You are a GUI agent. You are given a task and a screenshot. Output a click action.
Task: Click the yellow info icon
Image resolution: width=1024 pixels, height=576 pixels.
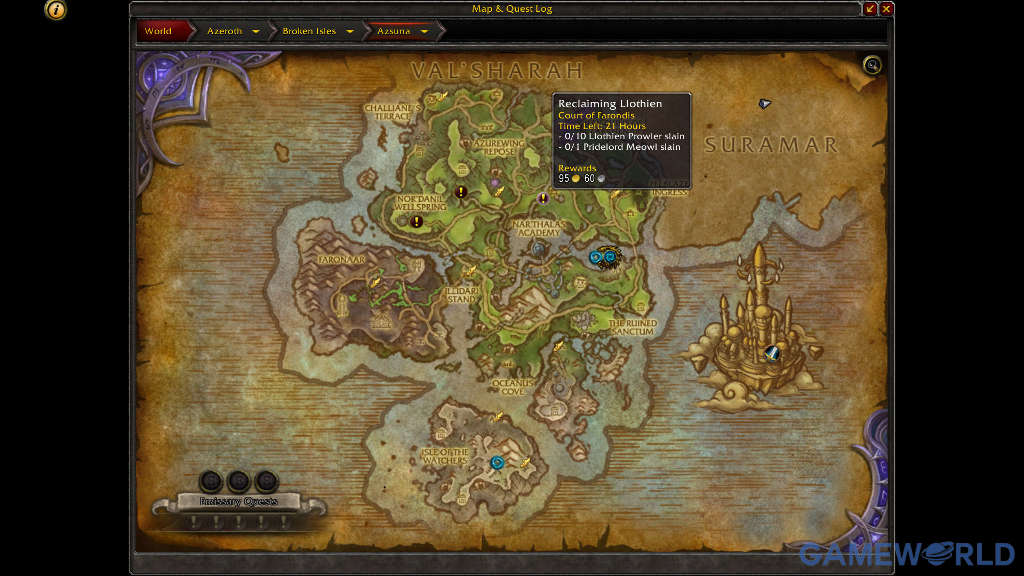point(57,10)
